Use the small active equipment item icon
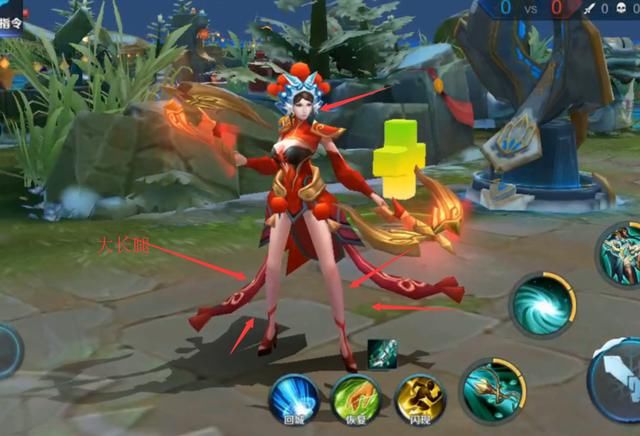 (382, 353)
